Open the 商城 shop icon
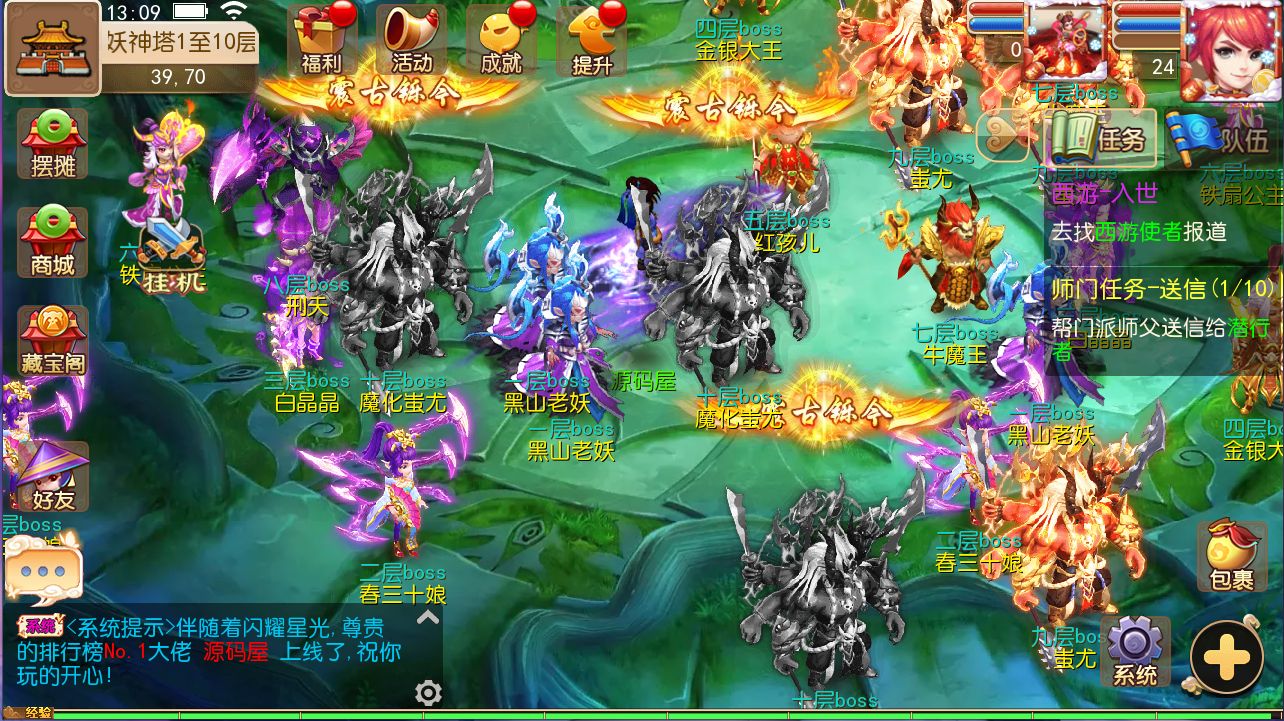Image resolution: width=1284 pixels, height=721 pixels. point(52,240)
